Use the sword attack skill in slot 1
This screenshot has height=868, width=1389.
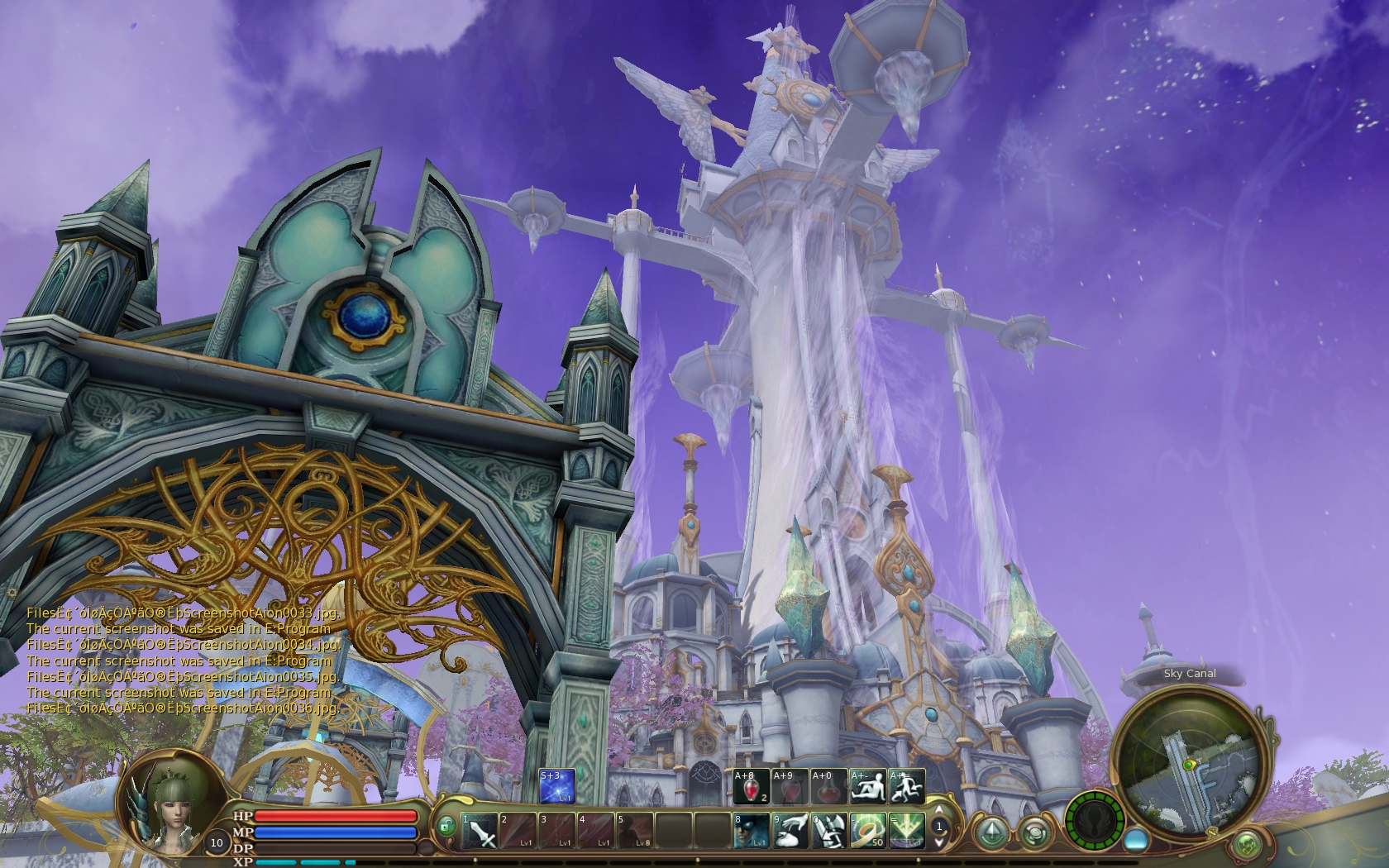(479, 831)
